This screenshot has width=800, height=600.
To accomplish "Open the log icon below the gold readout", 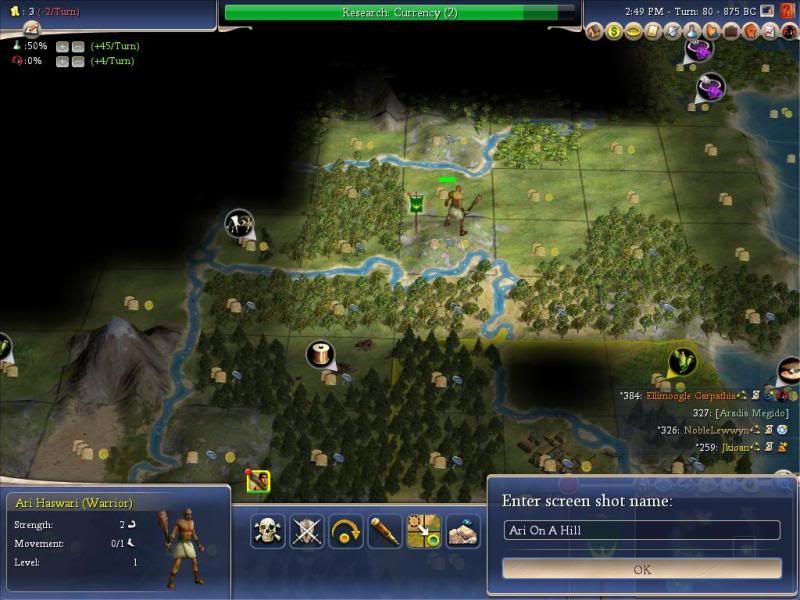I will click(31, 27).
